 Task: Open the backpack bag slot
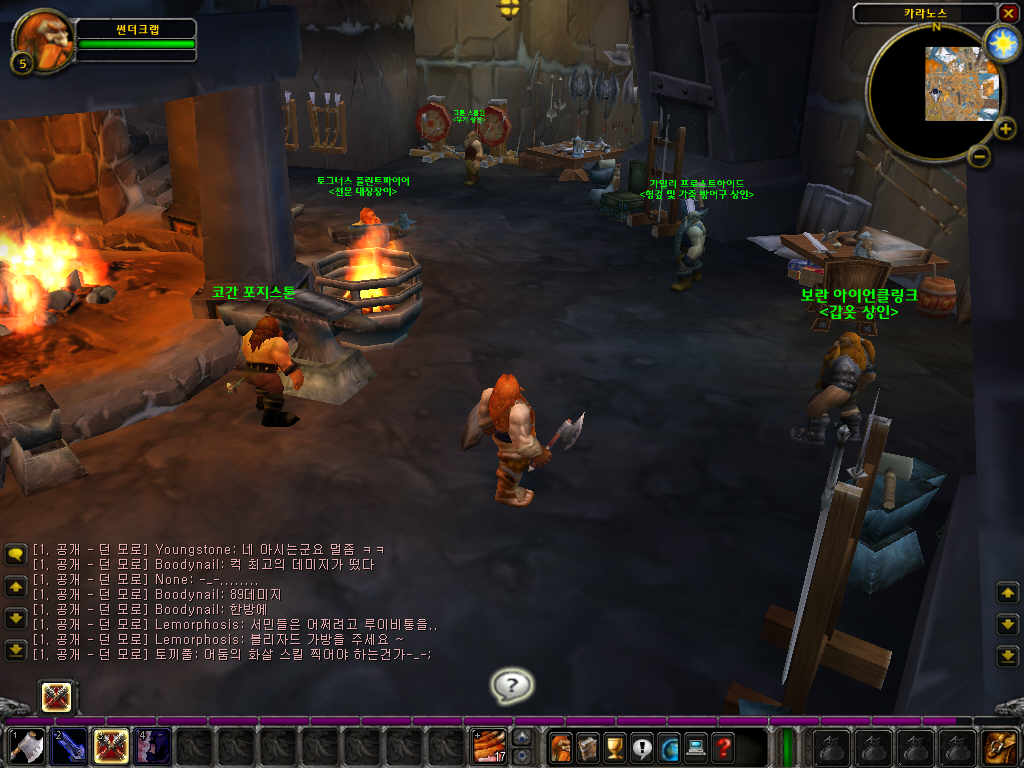click(998, 747)
